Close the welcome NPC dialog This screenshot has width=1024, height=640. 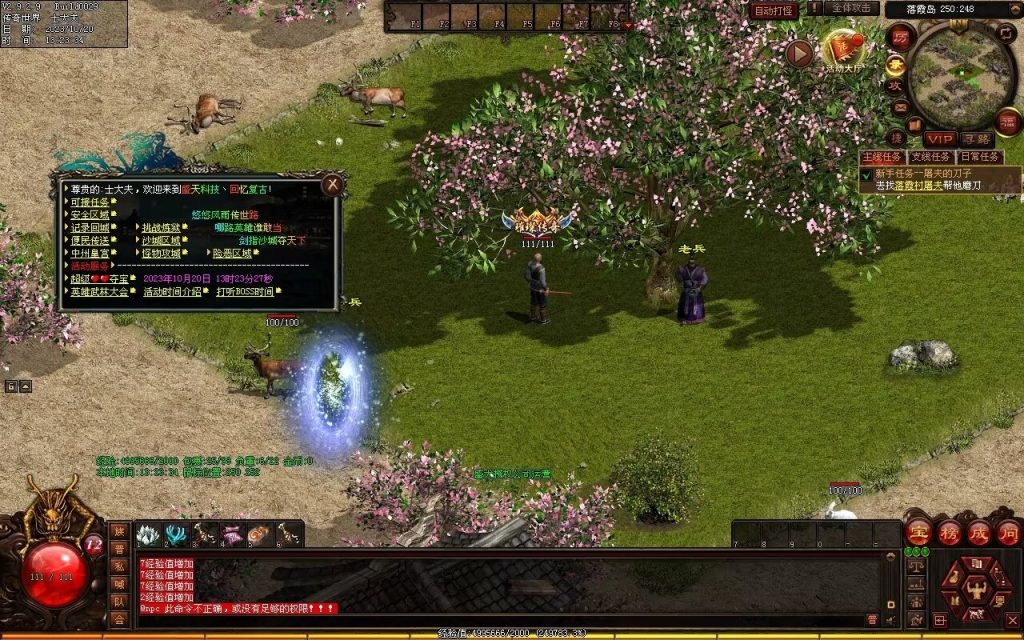[333, 184]
